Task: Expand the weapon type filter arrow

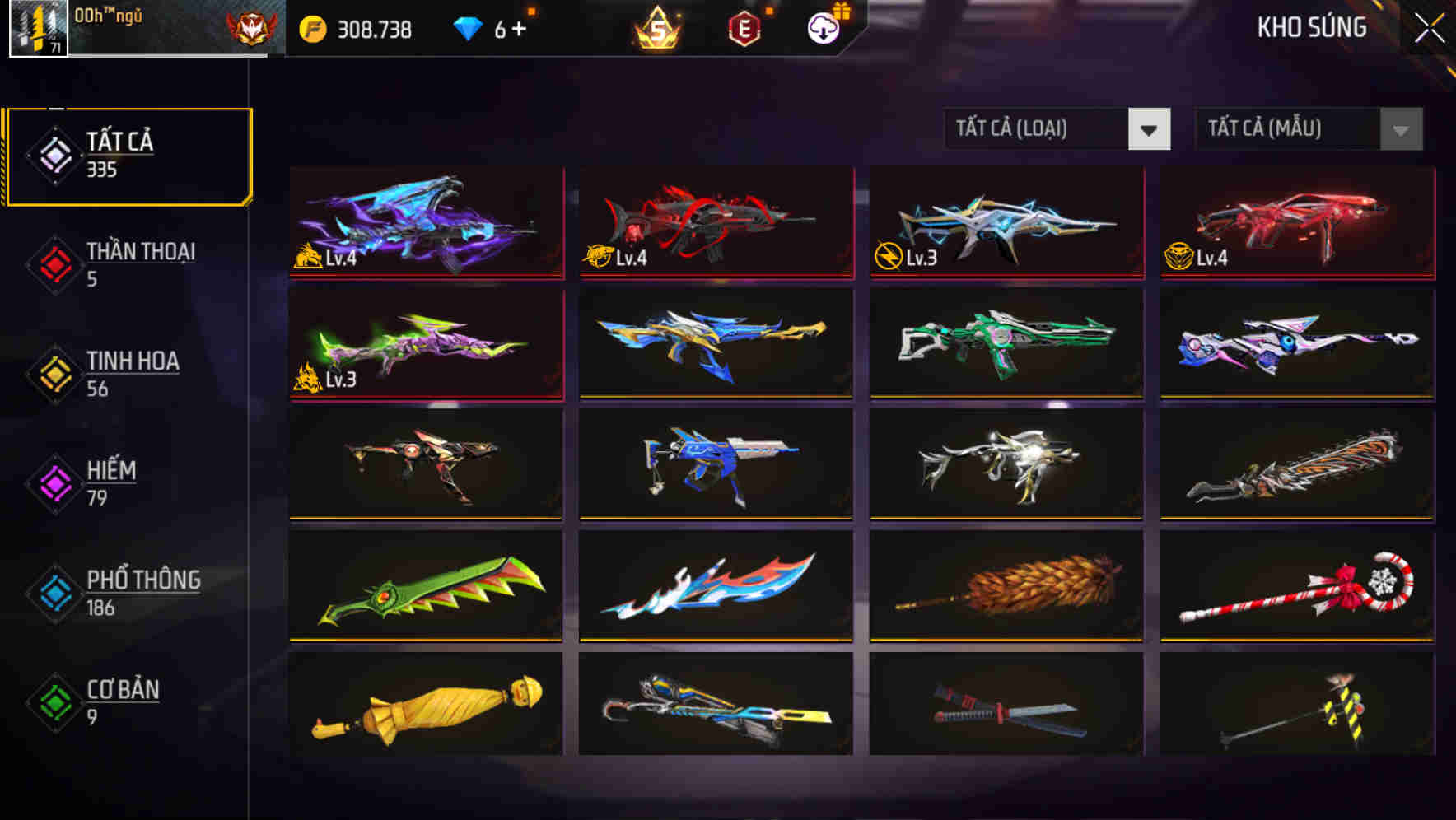Action: 1150,130
